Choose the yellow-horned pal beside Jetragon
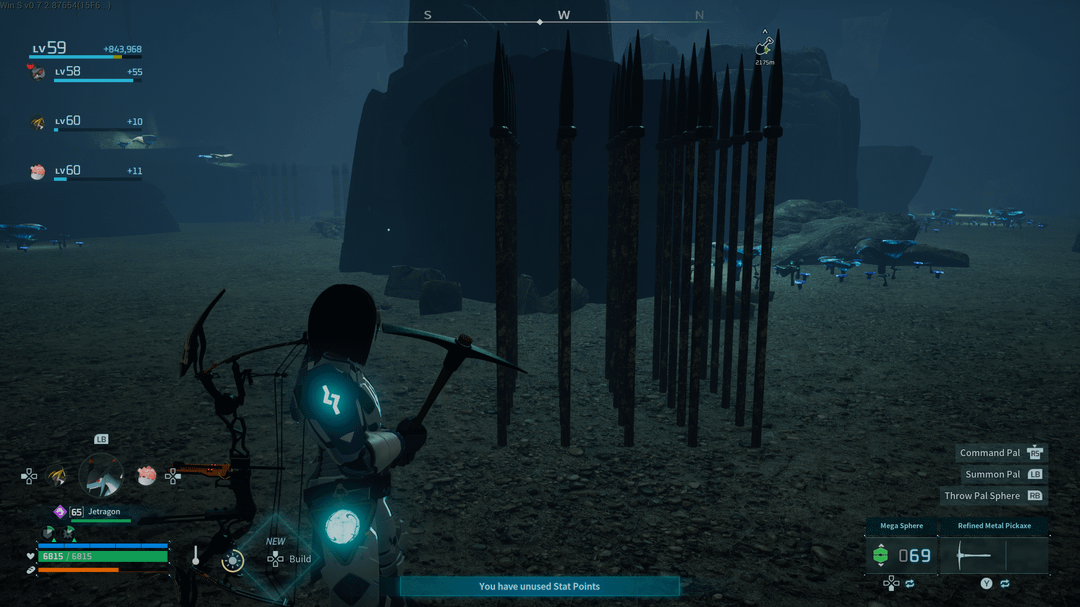1080x607 pixels. pos(58,476)
